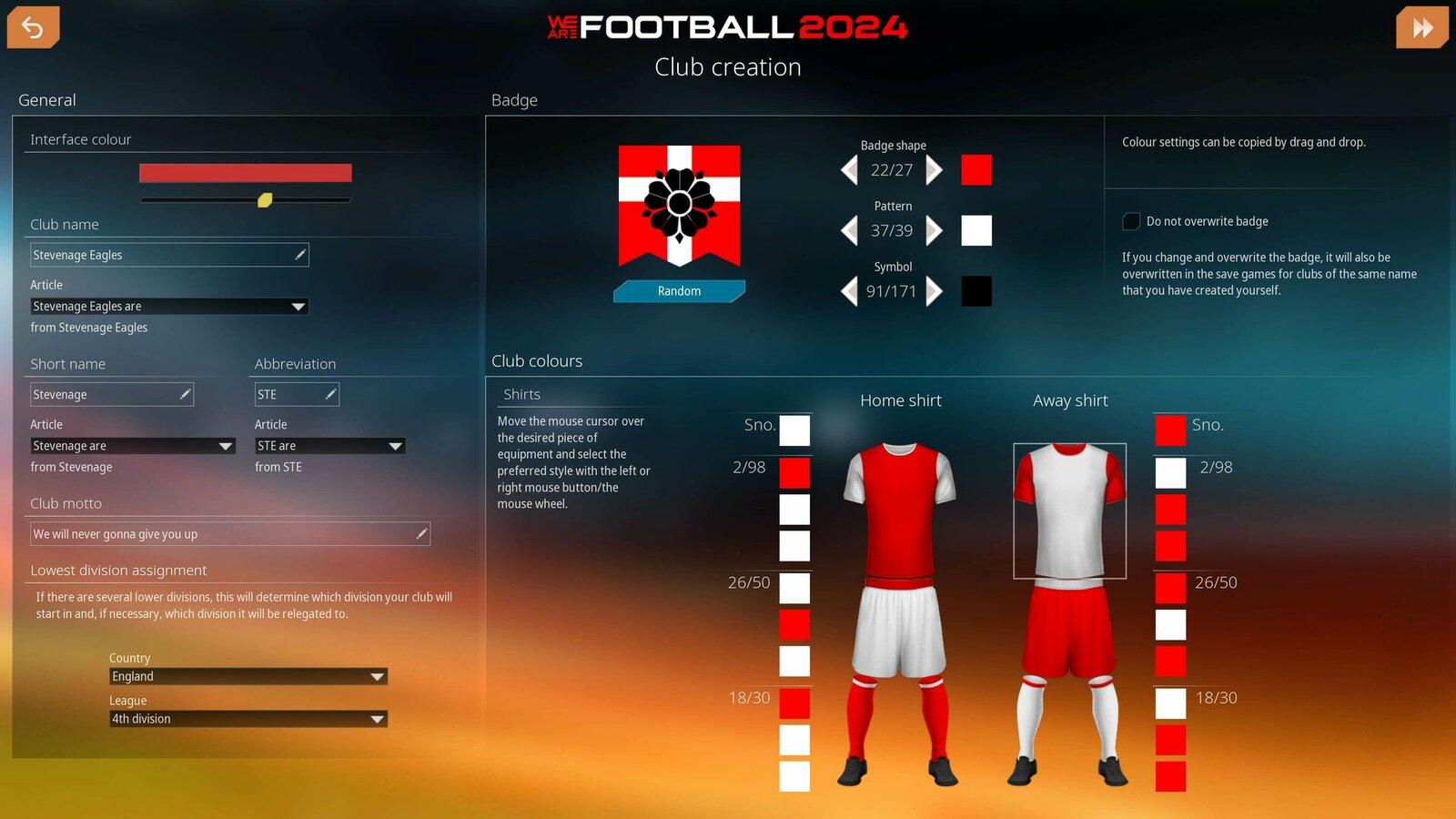Open the League dropdown showing 4th division
This screenshot has height=819, width=1456.
tap(248, 719)
